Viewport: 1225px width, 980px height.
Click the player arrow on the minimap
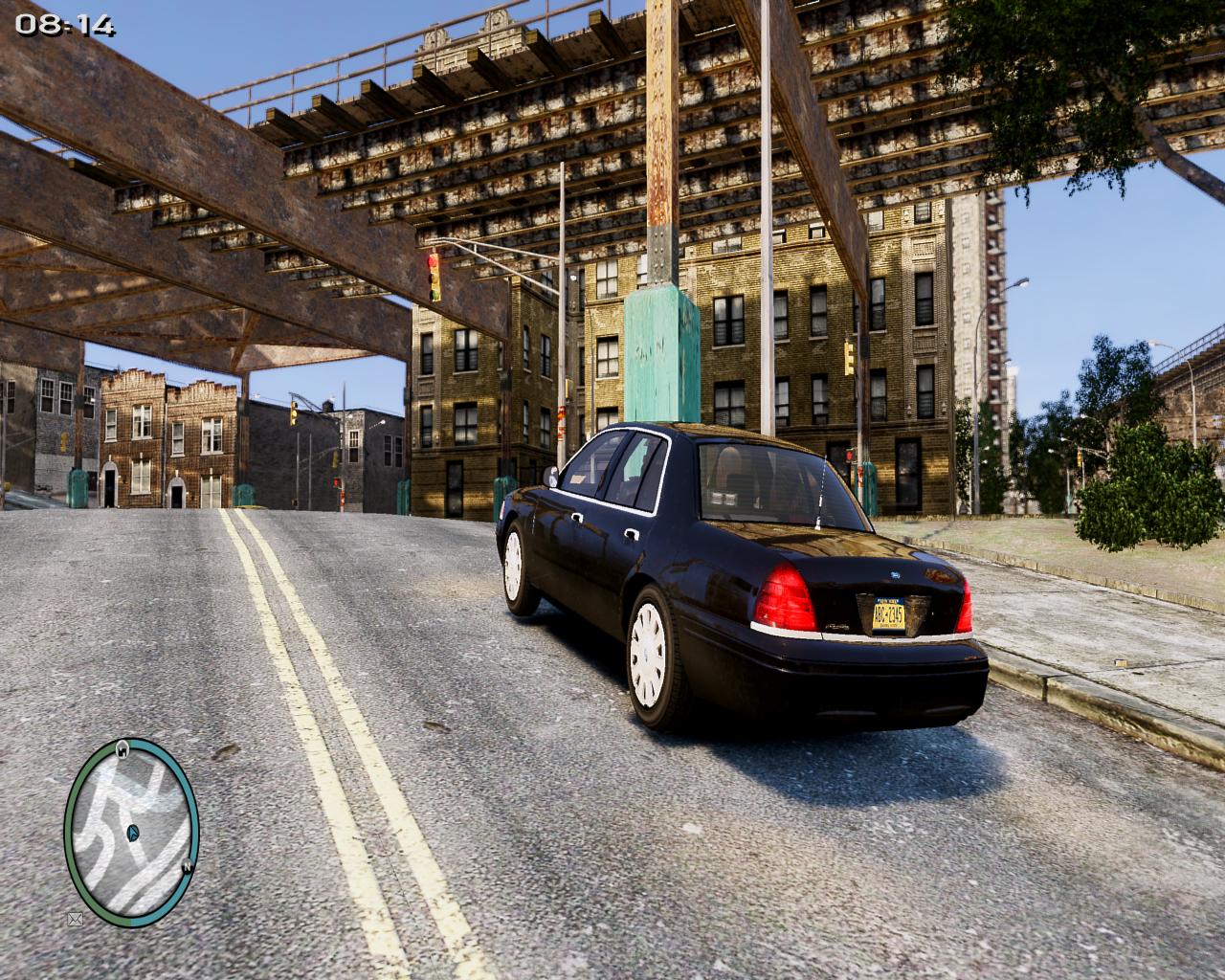[131, 832]
